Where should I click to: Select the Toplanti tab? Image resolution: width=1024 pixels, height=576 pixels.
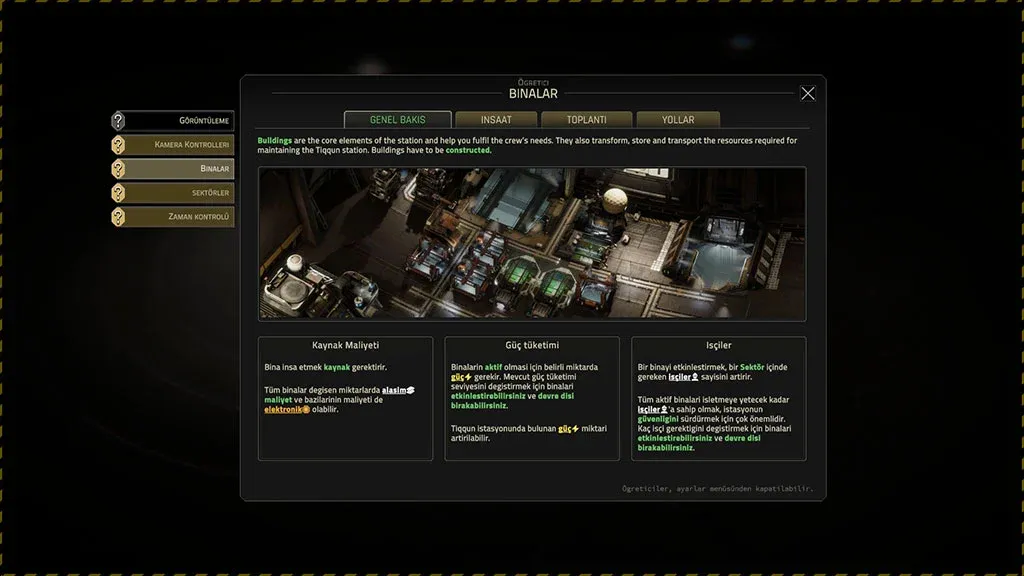coord(587,120)
